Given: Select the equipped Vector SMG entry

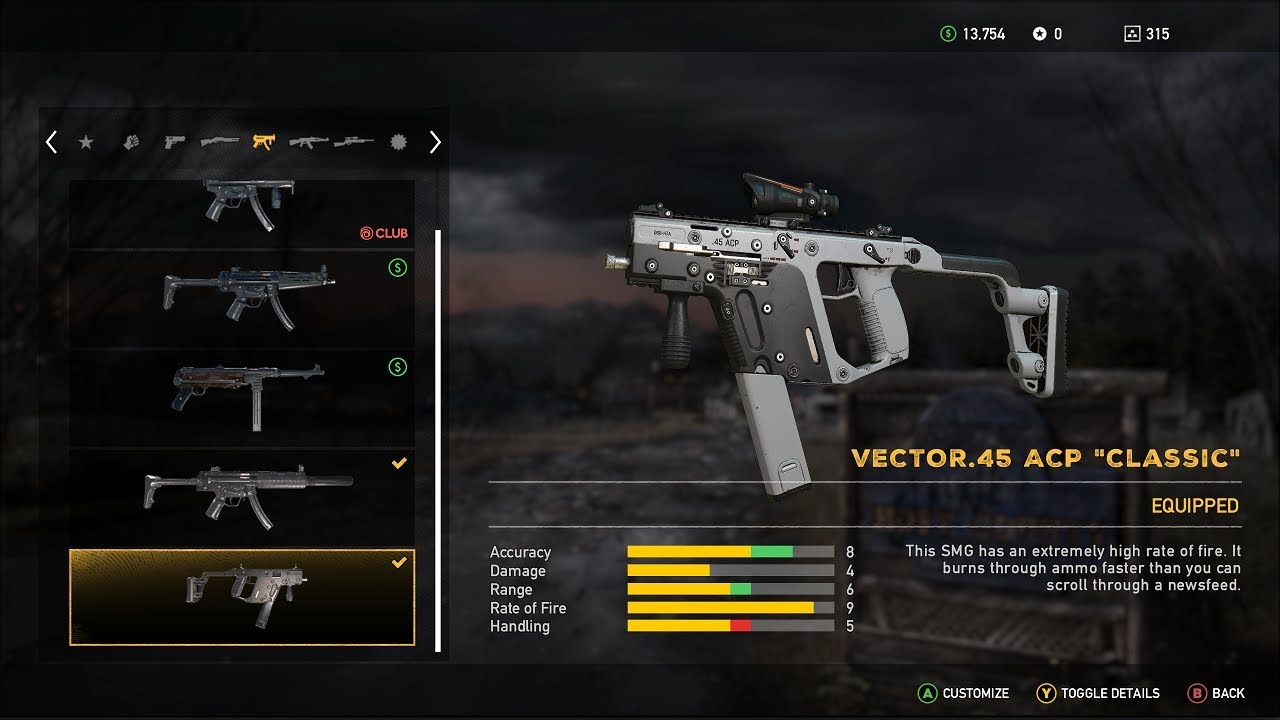Looking at the screenshot, I should coord(241,596).
